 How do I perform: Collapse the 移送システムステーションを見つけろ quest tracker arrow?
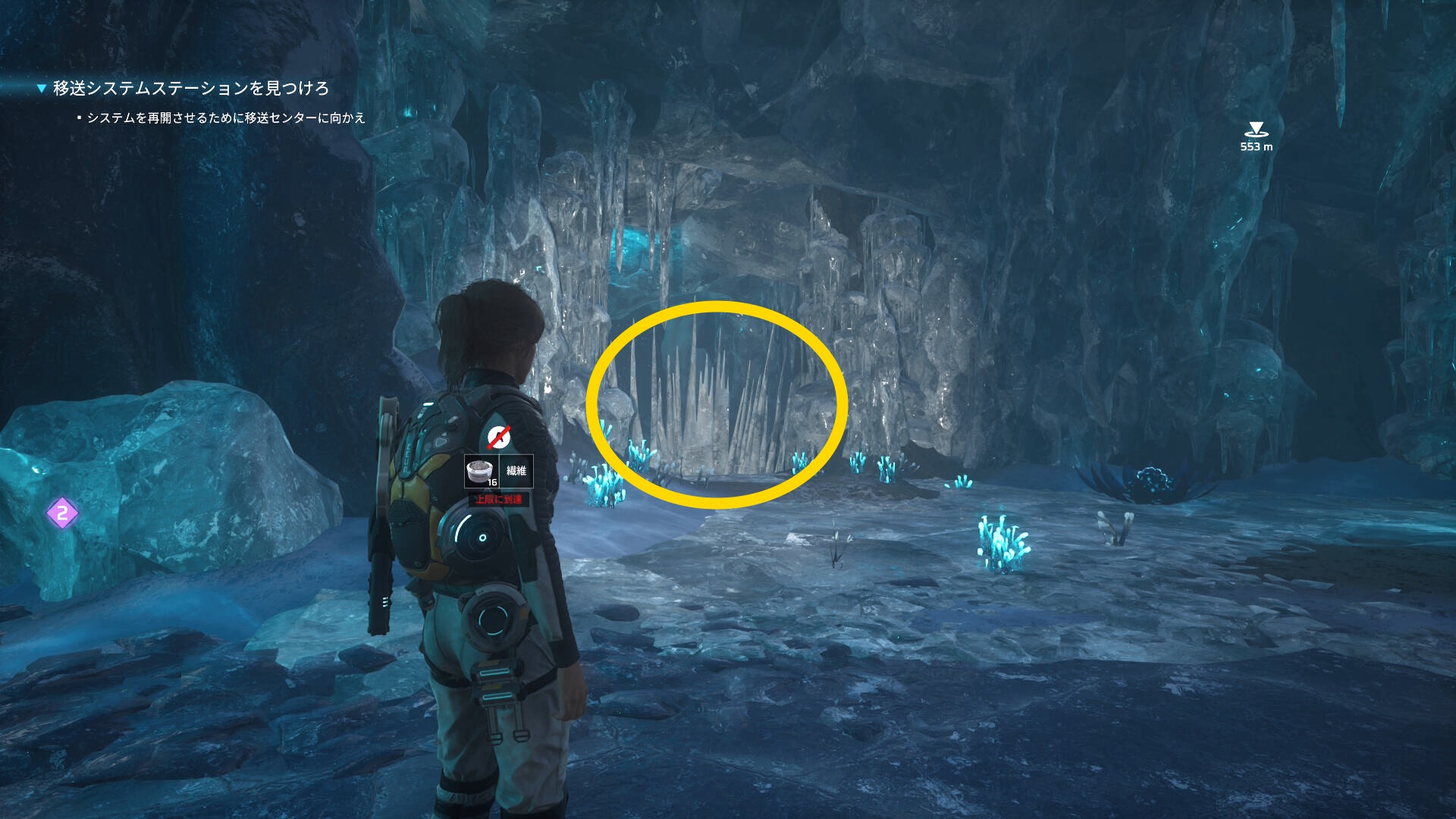pyautogui.click(x=42, y=89)
